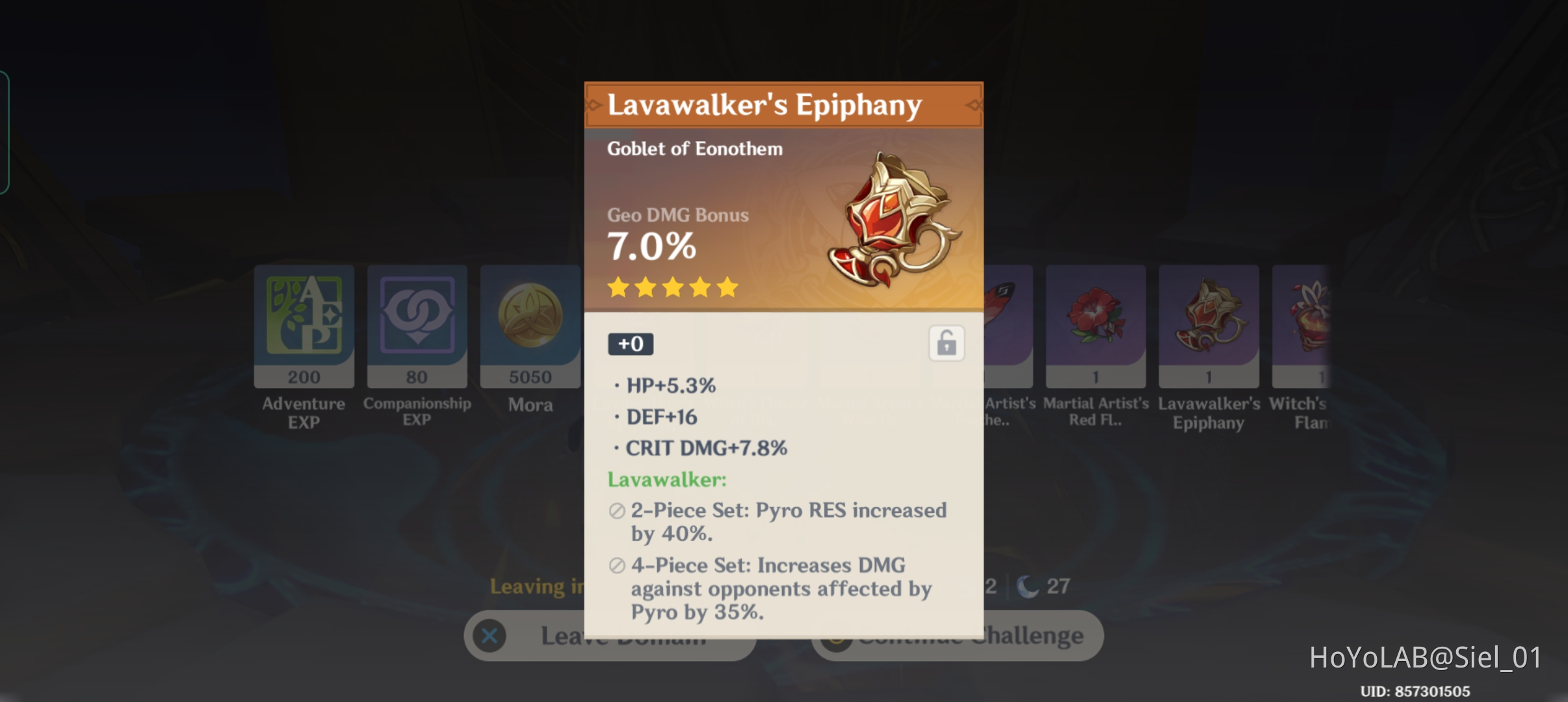Click the X controller button prompt icon
The width and height of the screenshot is (1568, 702).
[x=490, y=636]
